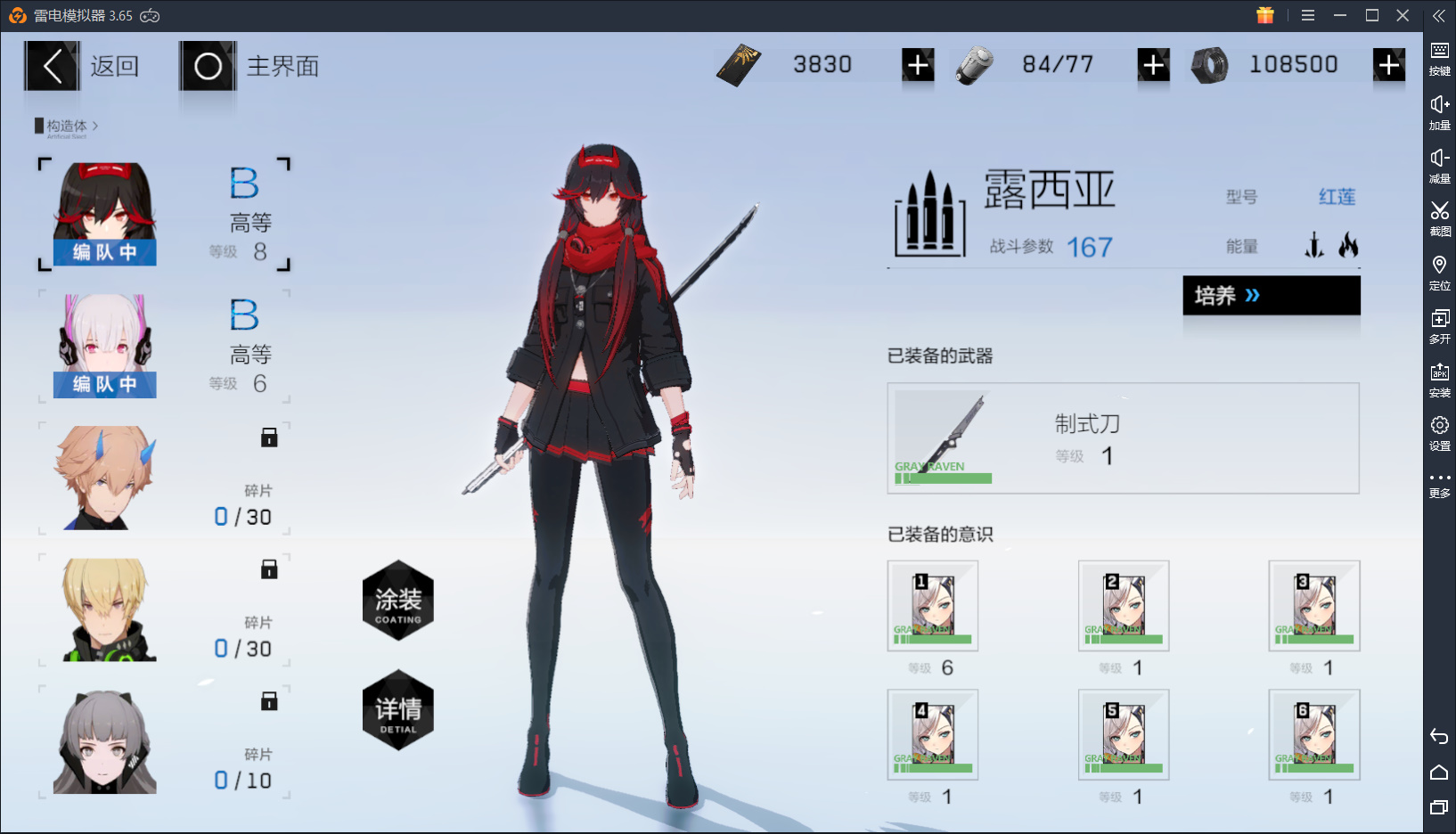
Task: Install an APK via the 安装 icon
Action: click(x=1440, y=376)
